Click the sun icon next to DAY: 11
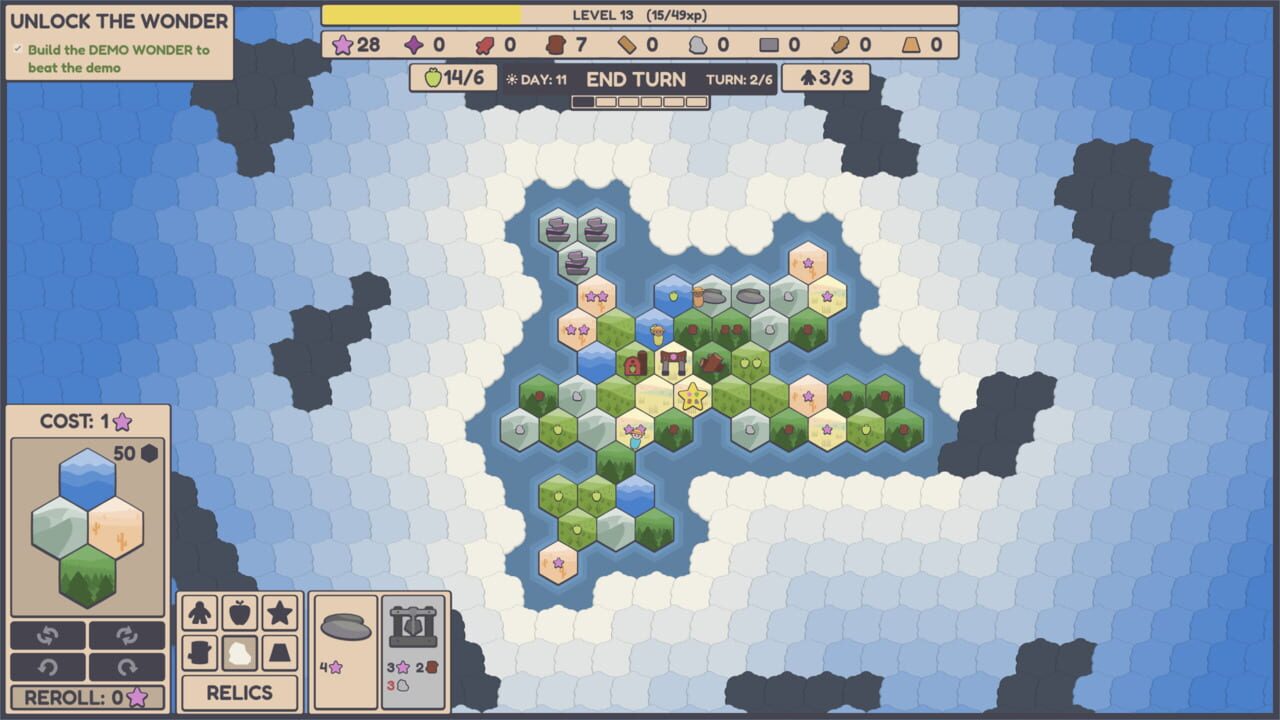The height and width of the screenshot is (720, 1280). point(513,78)
